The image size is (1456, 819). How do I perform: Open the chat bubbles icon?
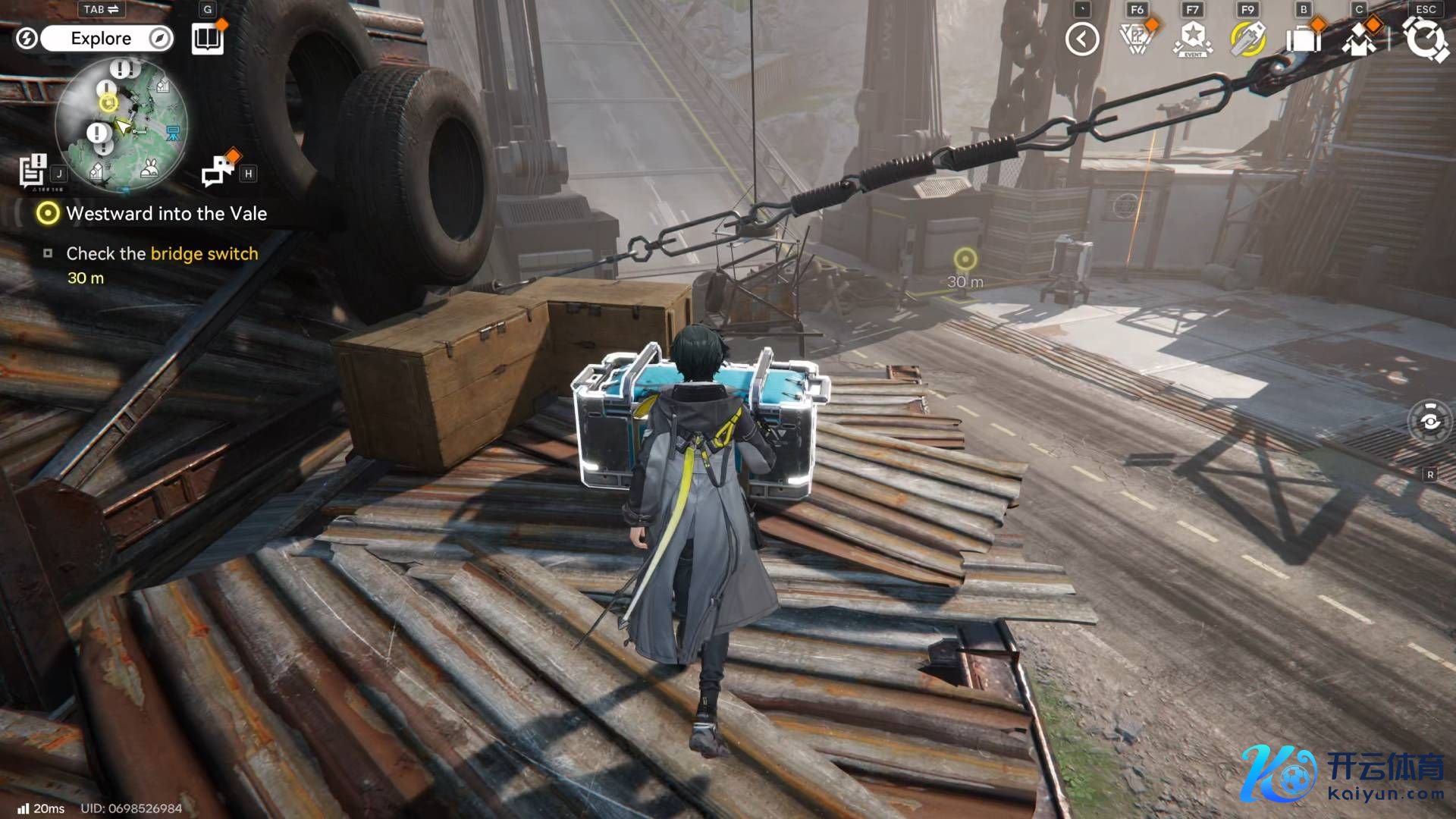218,170
